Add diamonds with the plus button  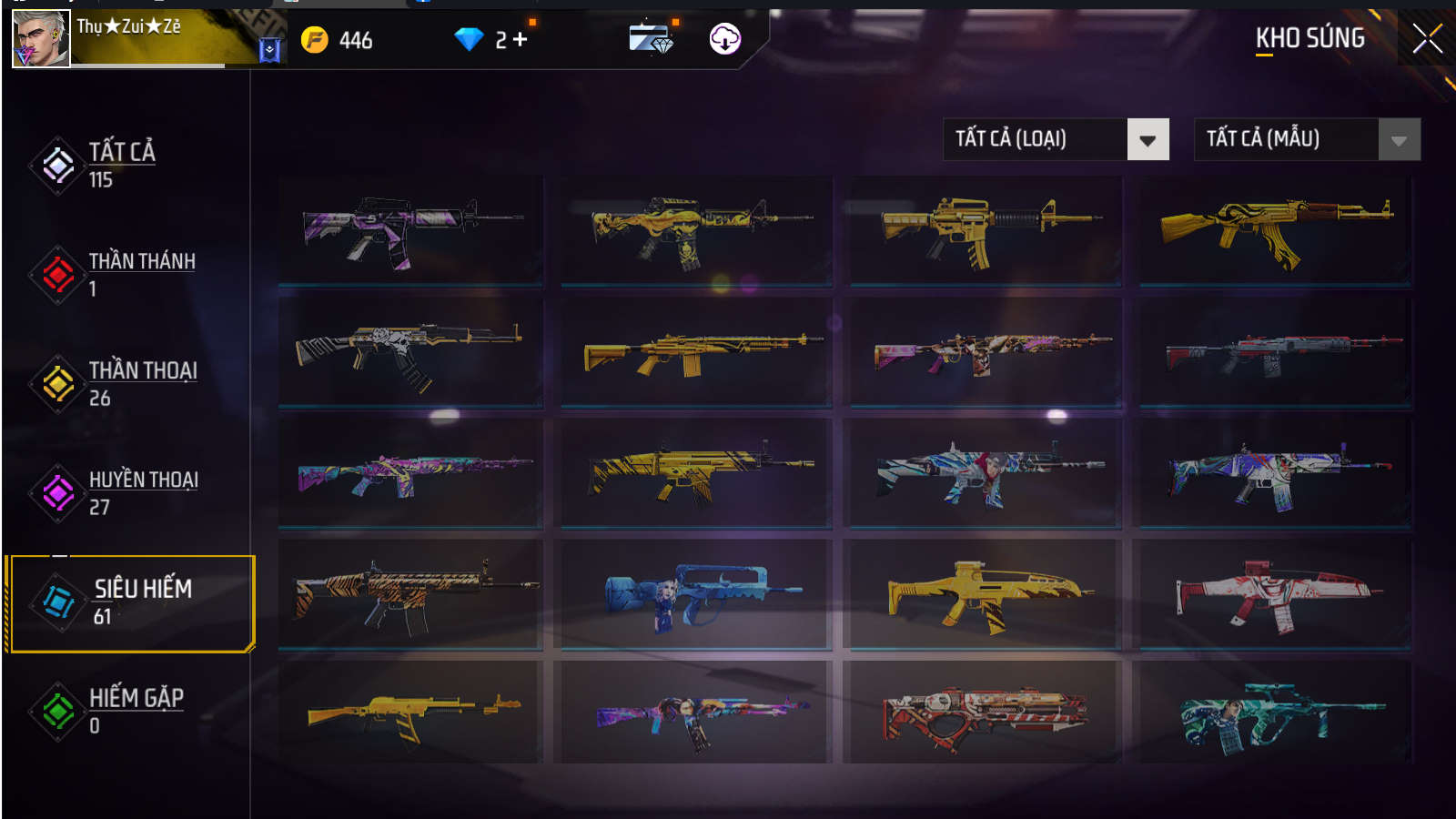point(521,39)
